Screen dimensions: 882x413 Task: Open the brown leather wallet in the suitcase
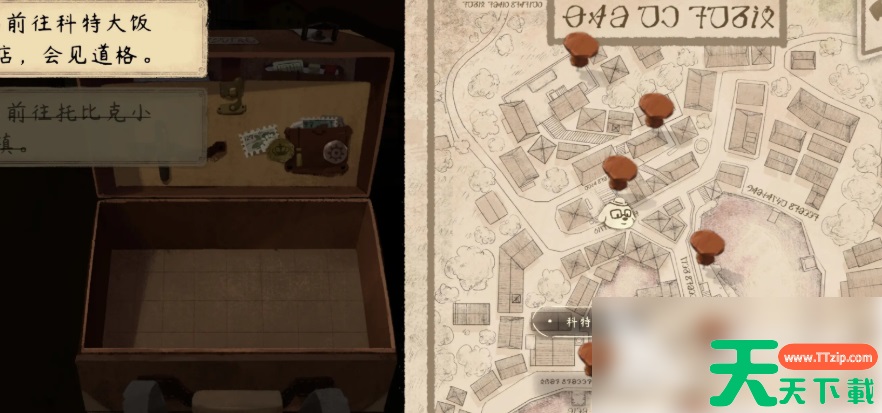(316, 148)
